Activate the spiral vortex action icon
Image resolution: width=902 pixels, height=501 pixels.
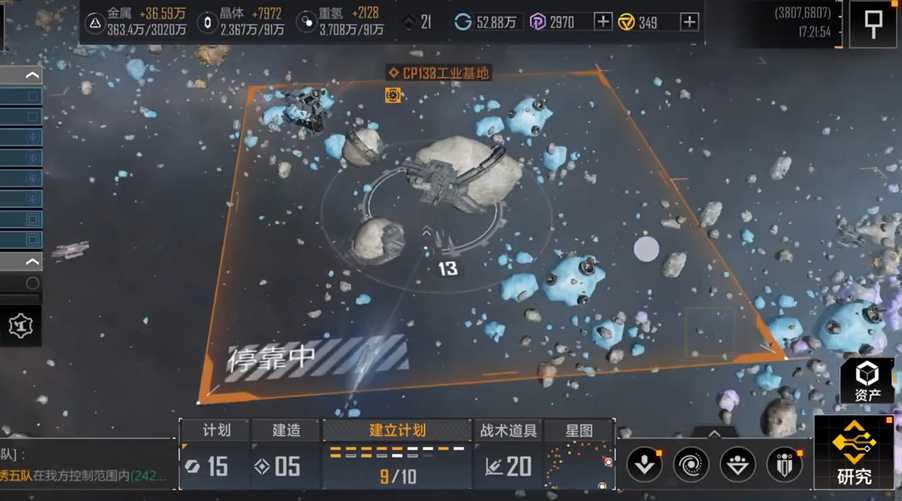692,464
